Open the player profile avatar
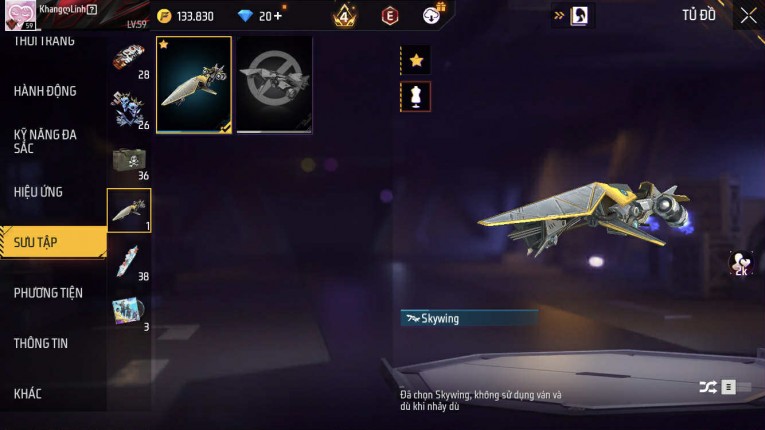Screen dimensions: 765x430 point(19,15)
